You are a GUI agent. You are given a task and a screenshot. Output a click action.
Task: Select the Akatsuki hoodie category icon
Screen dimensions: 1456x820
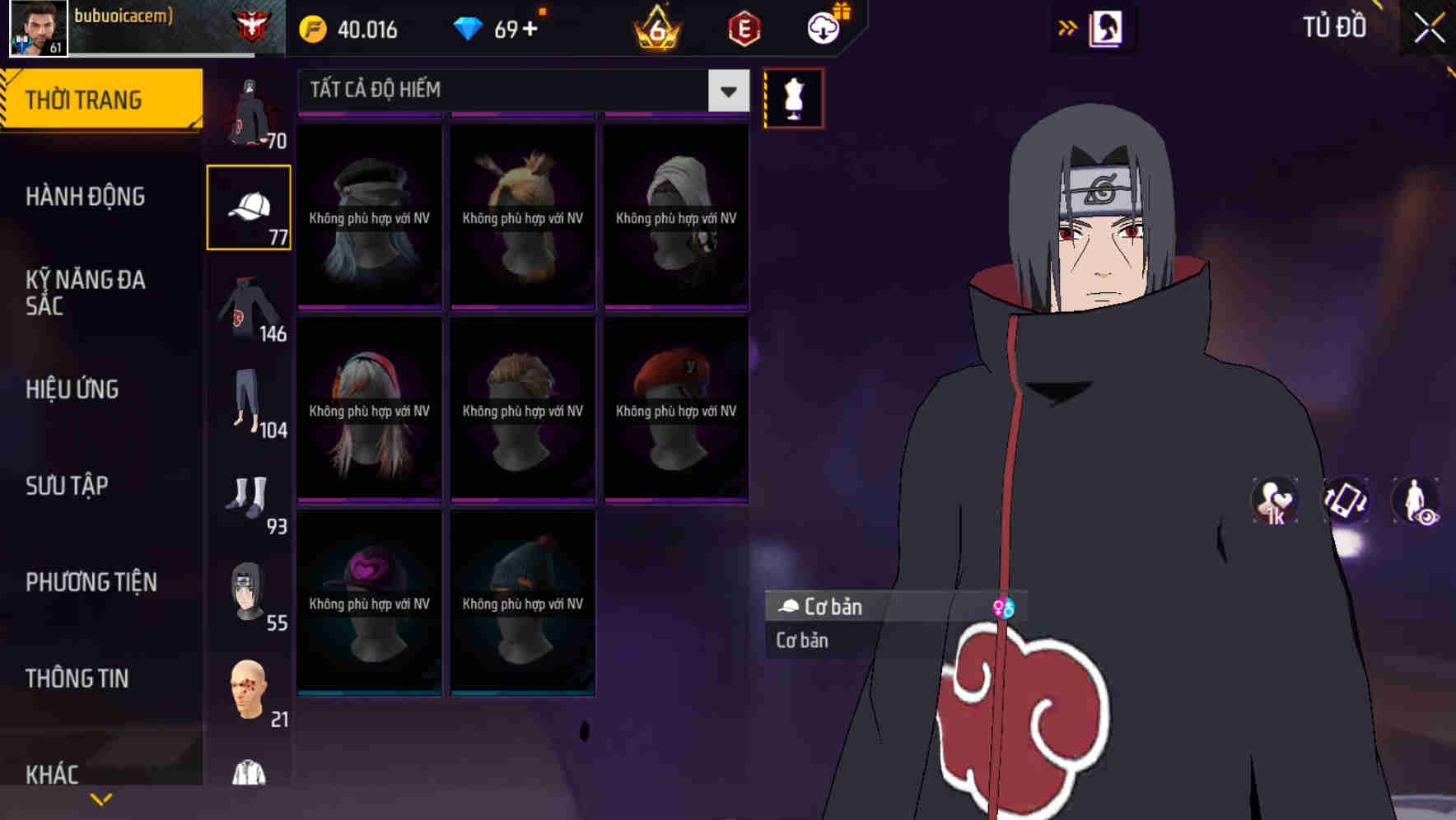point(246,309)
